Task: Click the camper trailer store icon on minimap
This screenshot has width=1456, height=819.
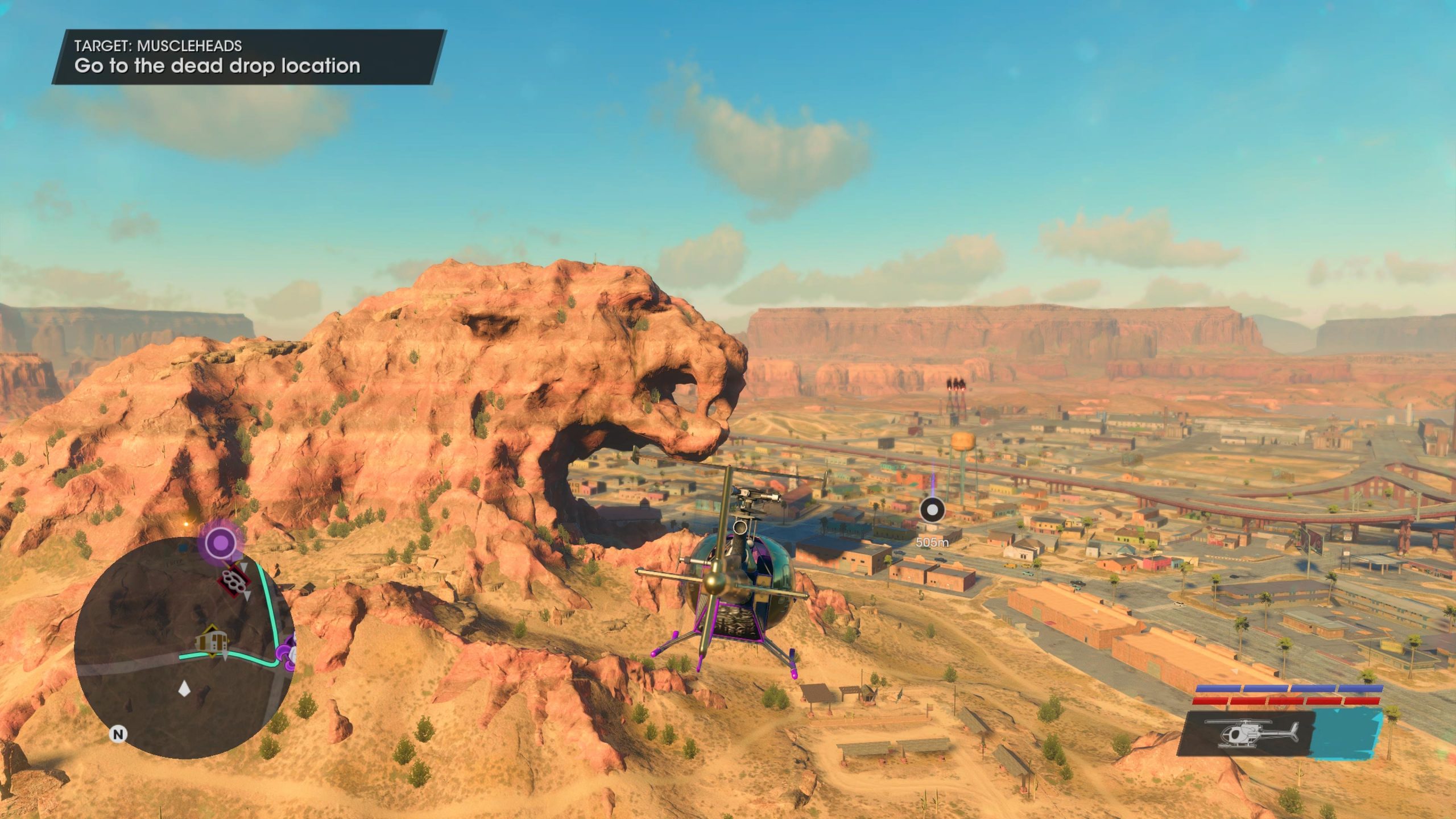Action: pos(211,641)
